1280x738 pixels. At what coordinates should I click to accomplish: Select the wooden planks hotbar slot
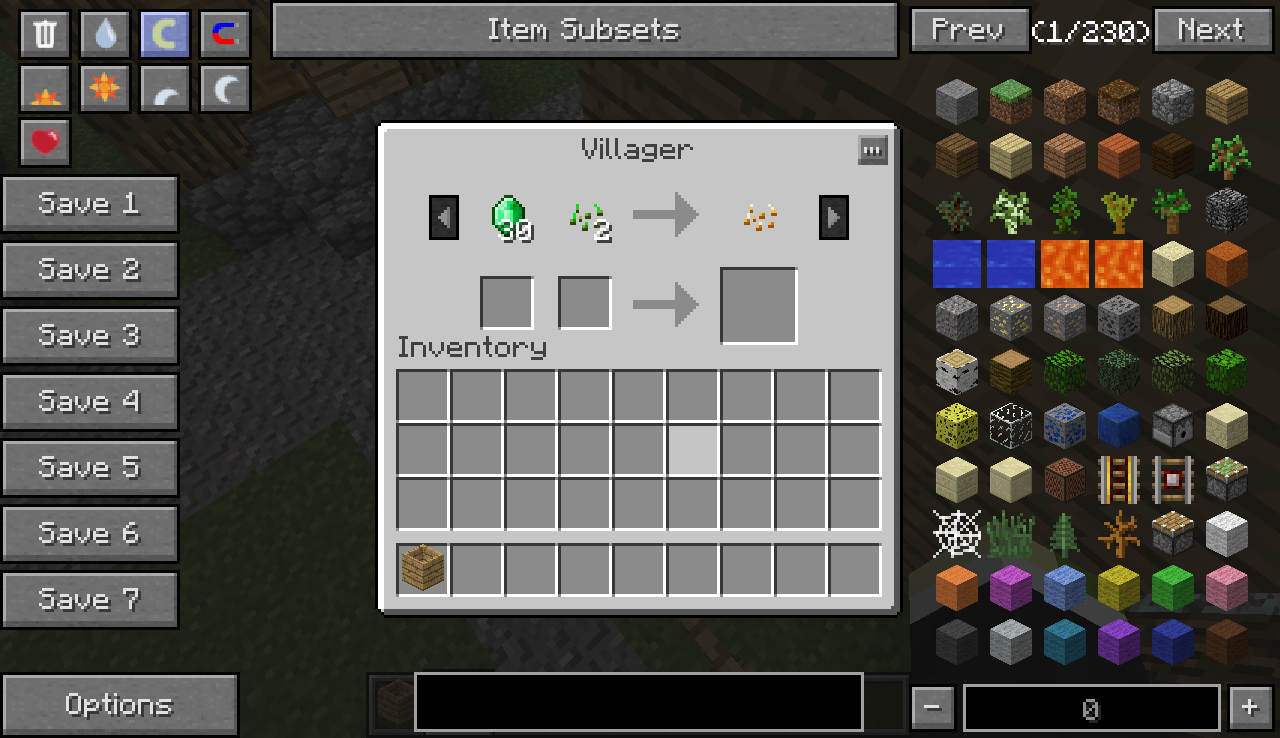(x=423, y=570)
